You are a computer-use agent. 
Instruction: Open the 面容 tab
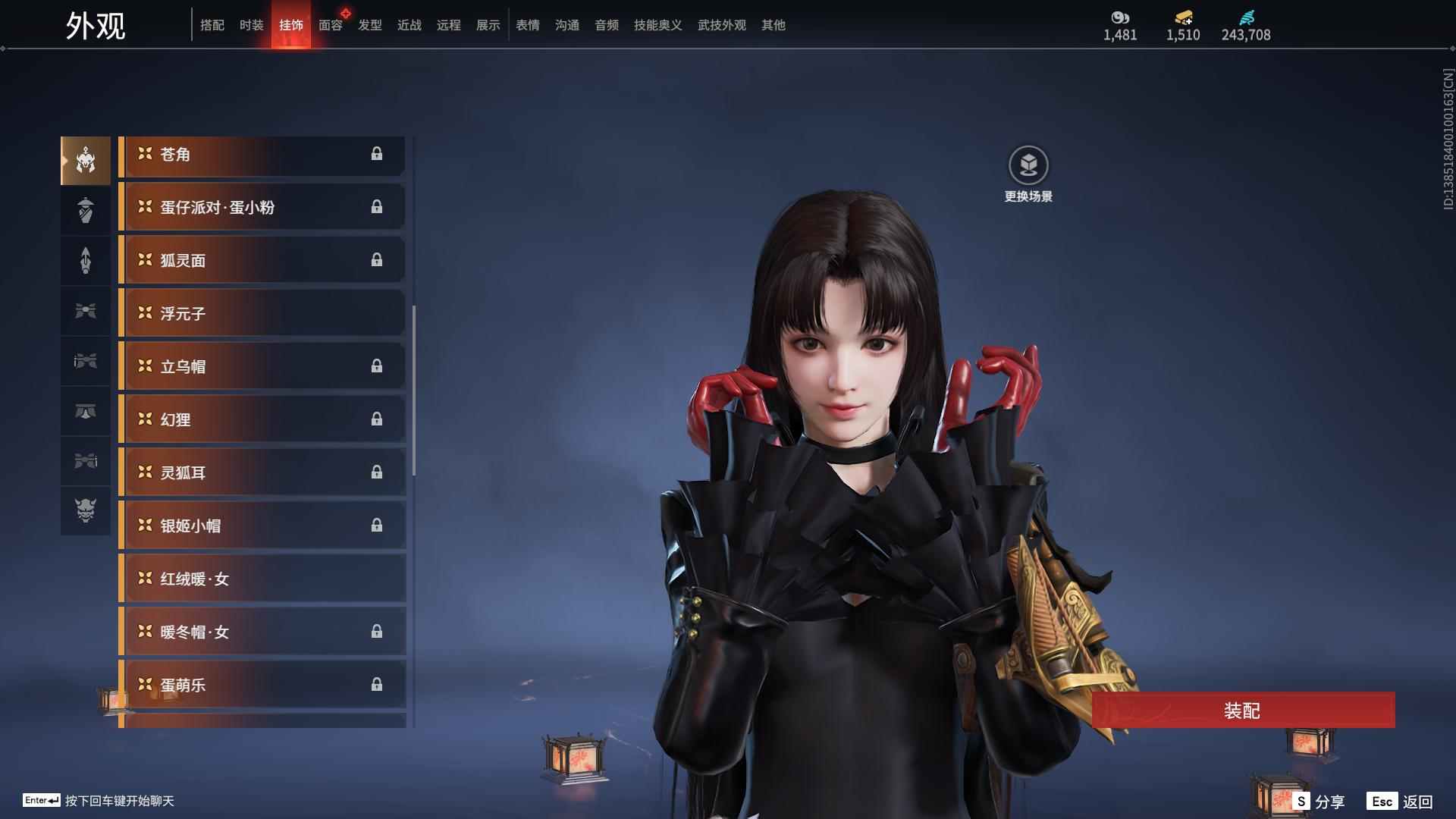pos(331,25)
